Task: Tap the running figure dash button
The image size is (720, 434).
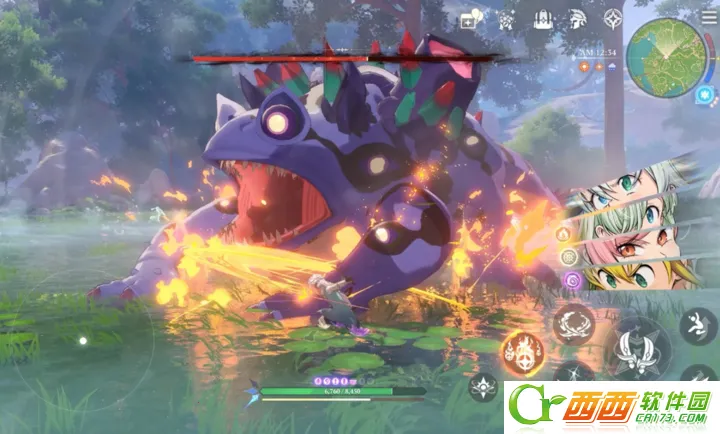Action: [697, 325]
